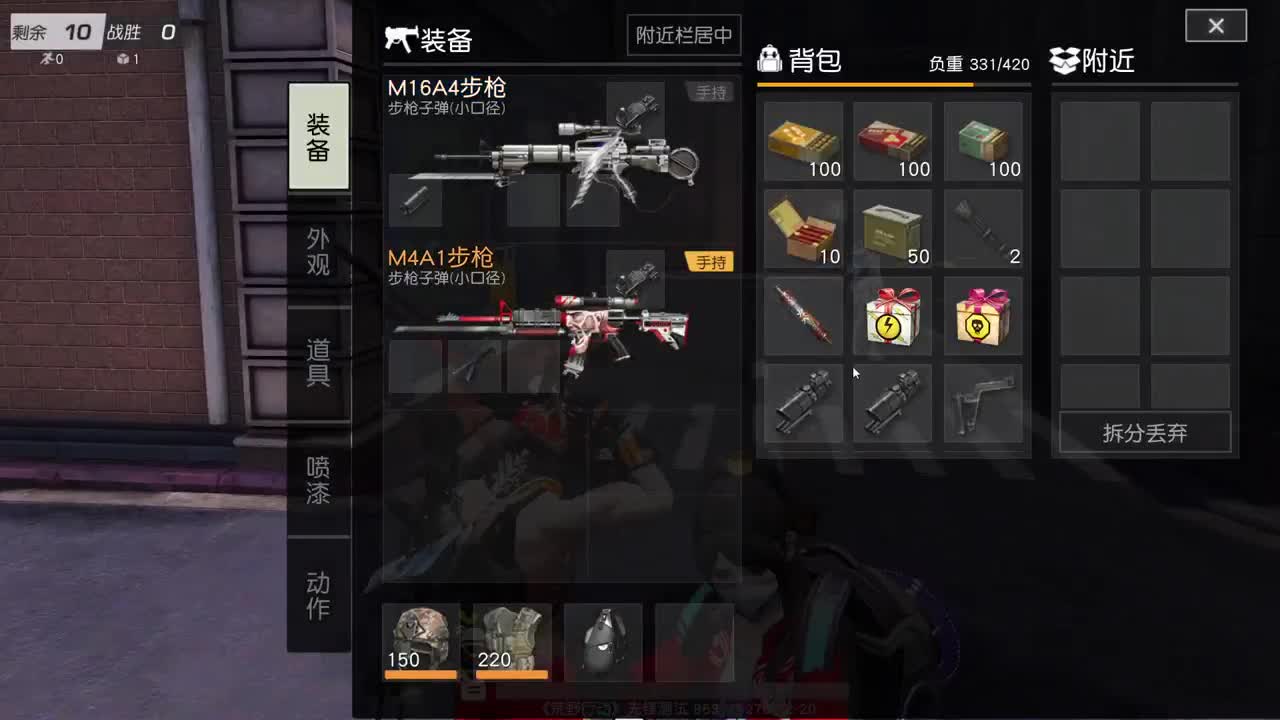Select the yellow rifle ammo box showing 100
Image resolution: width=1280 pixels, height=720 pixels.
803,142
